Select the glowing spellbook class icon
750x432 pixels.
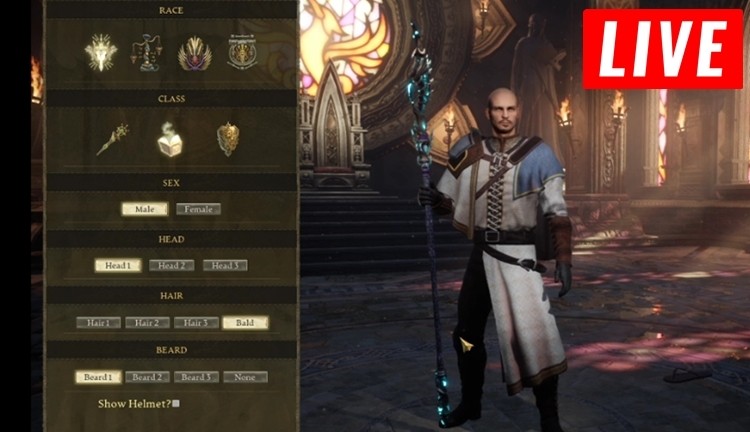click(x=170, y=139)
